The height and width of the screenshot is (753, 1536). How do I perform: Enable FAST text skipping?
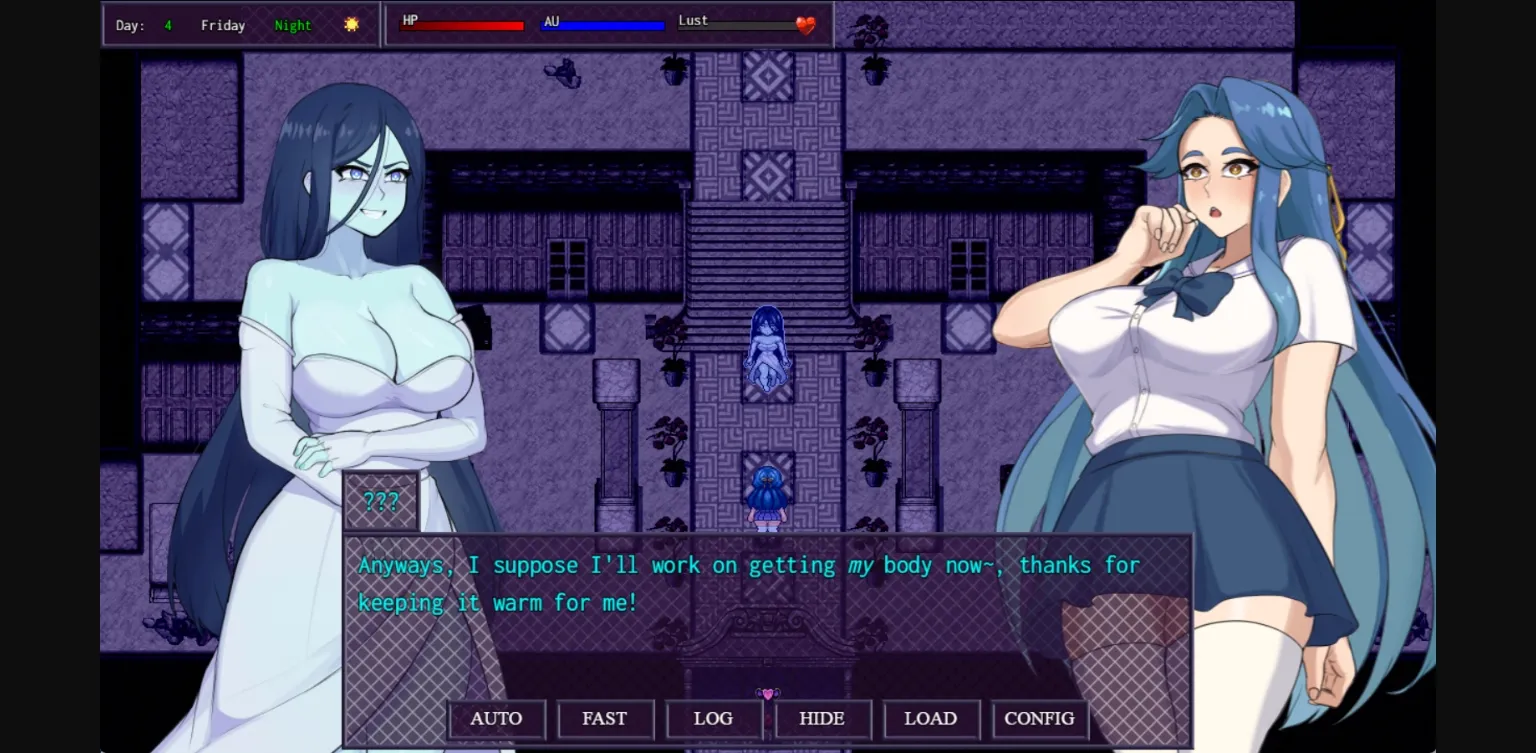[x=605, y=718]
